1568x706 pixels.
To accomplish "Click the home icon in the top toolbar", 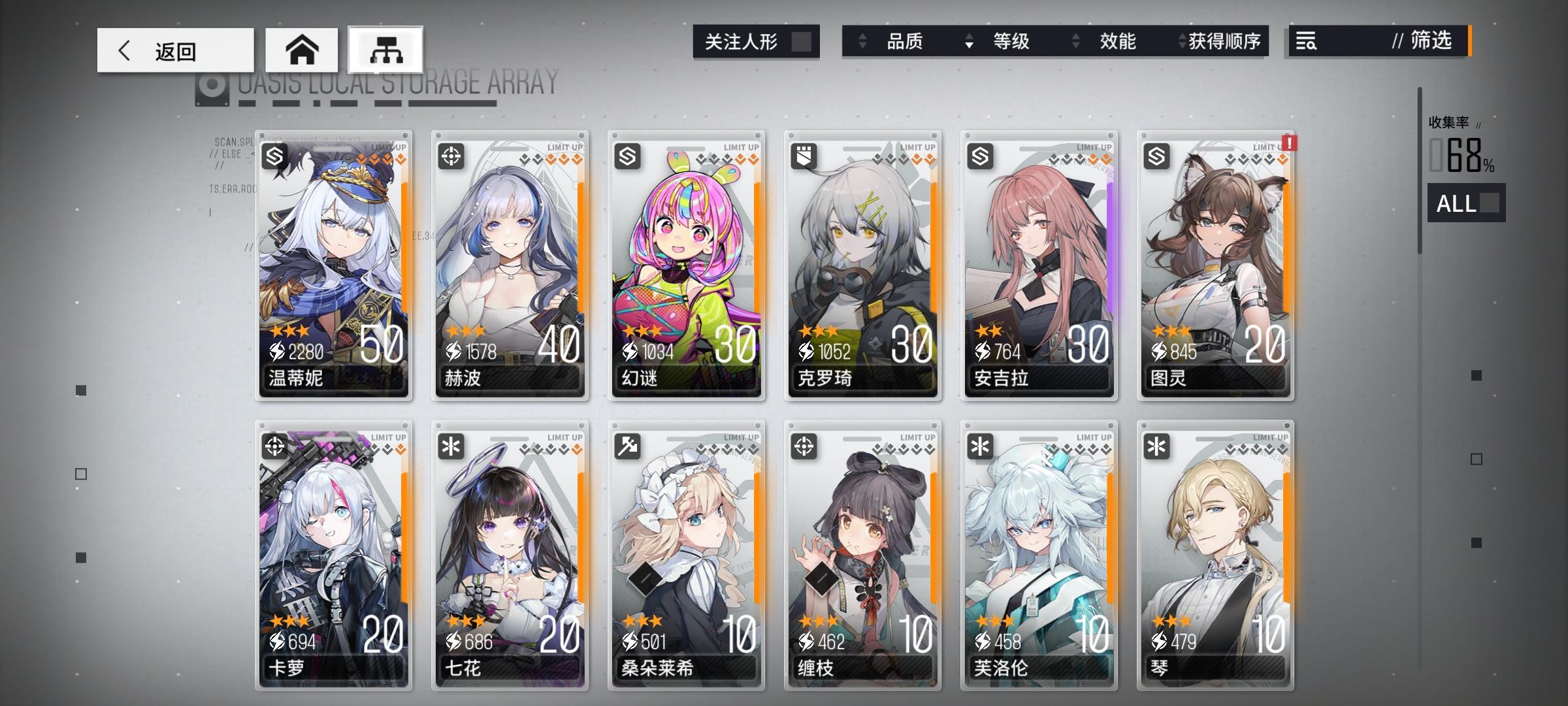I will pos(302,49).
